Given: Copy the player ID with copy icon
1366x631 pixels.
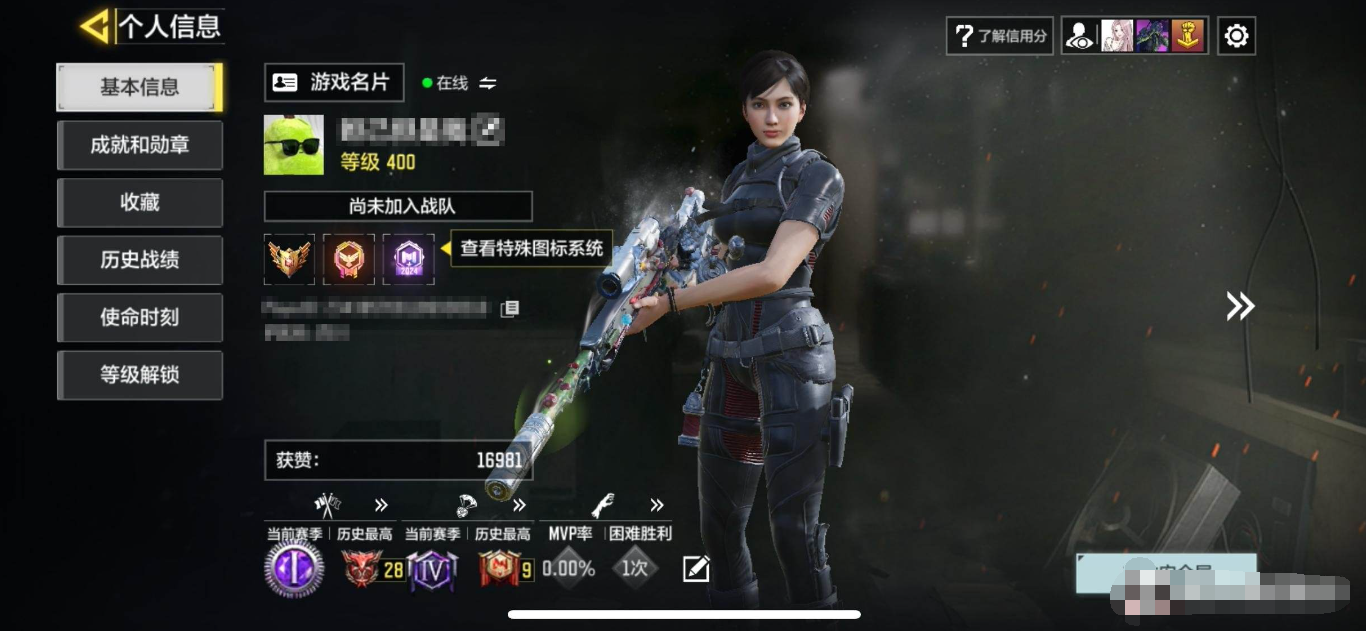Looking at the screenshot, I should point(510,308).
